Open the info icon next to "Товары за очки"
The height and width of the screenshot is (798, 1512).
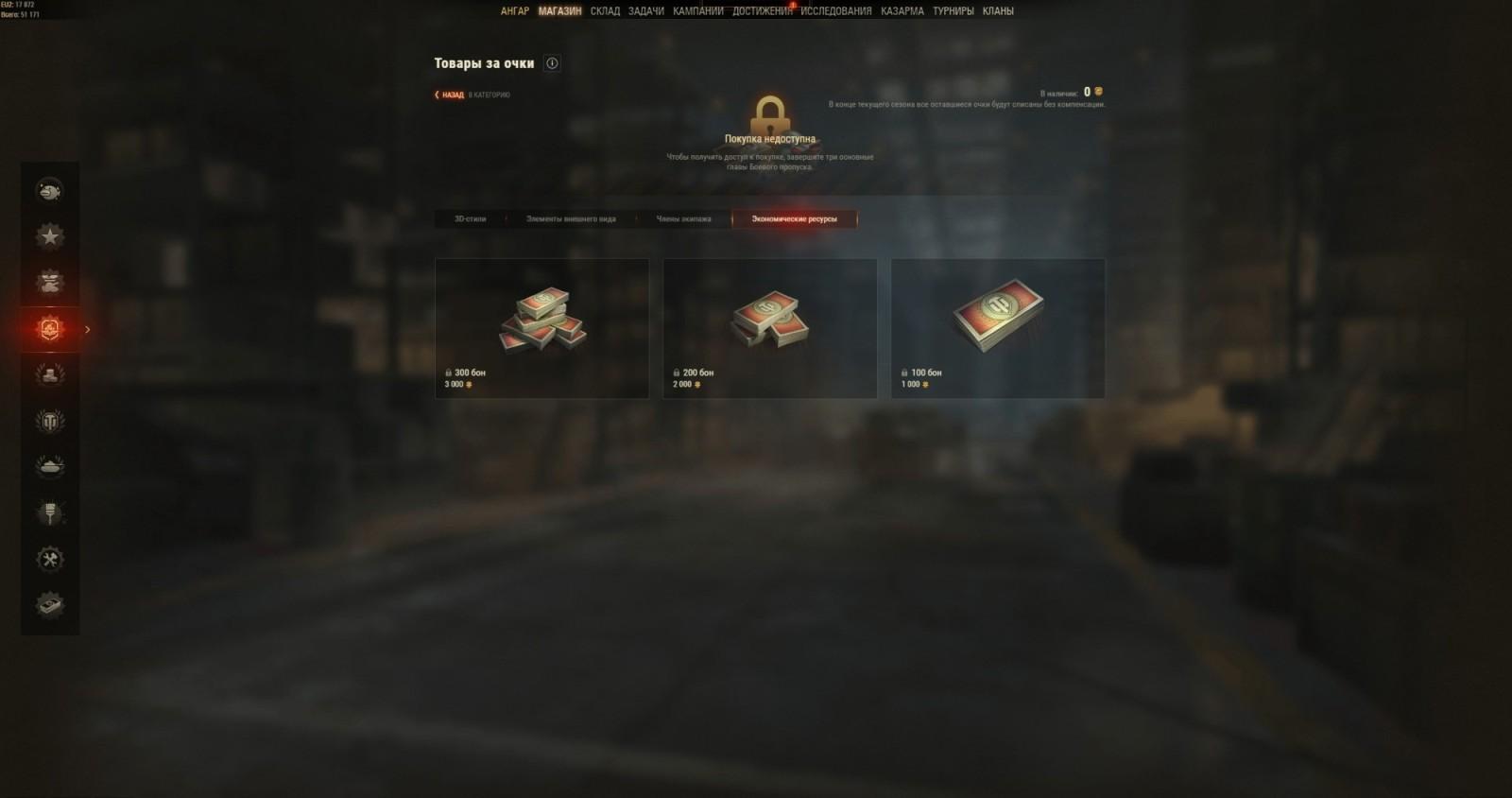click(x=552, y=63)
